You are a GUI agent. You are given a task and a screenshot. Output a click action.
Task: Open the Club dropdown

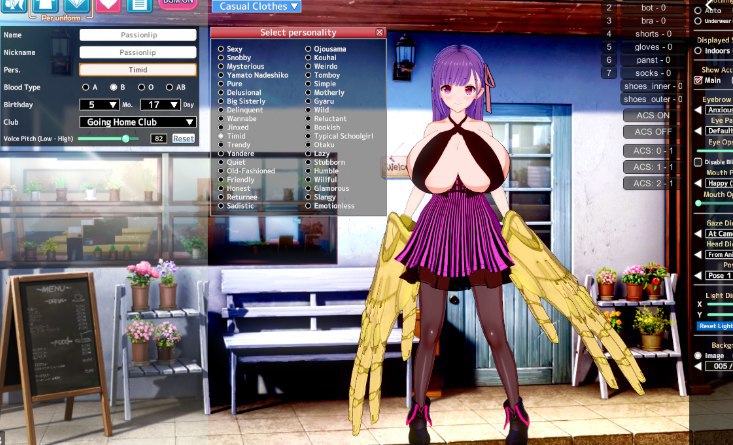pyautogui.click(x=137, y=122)
